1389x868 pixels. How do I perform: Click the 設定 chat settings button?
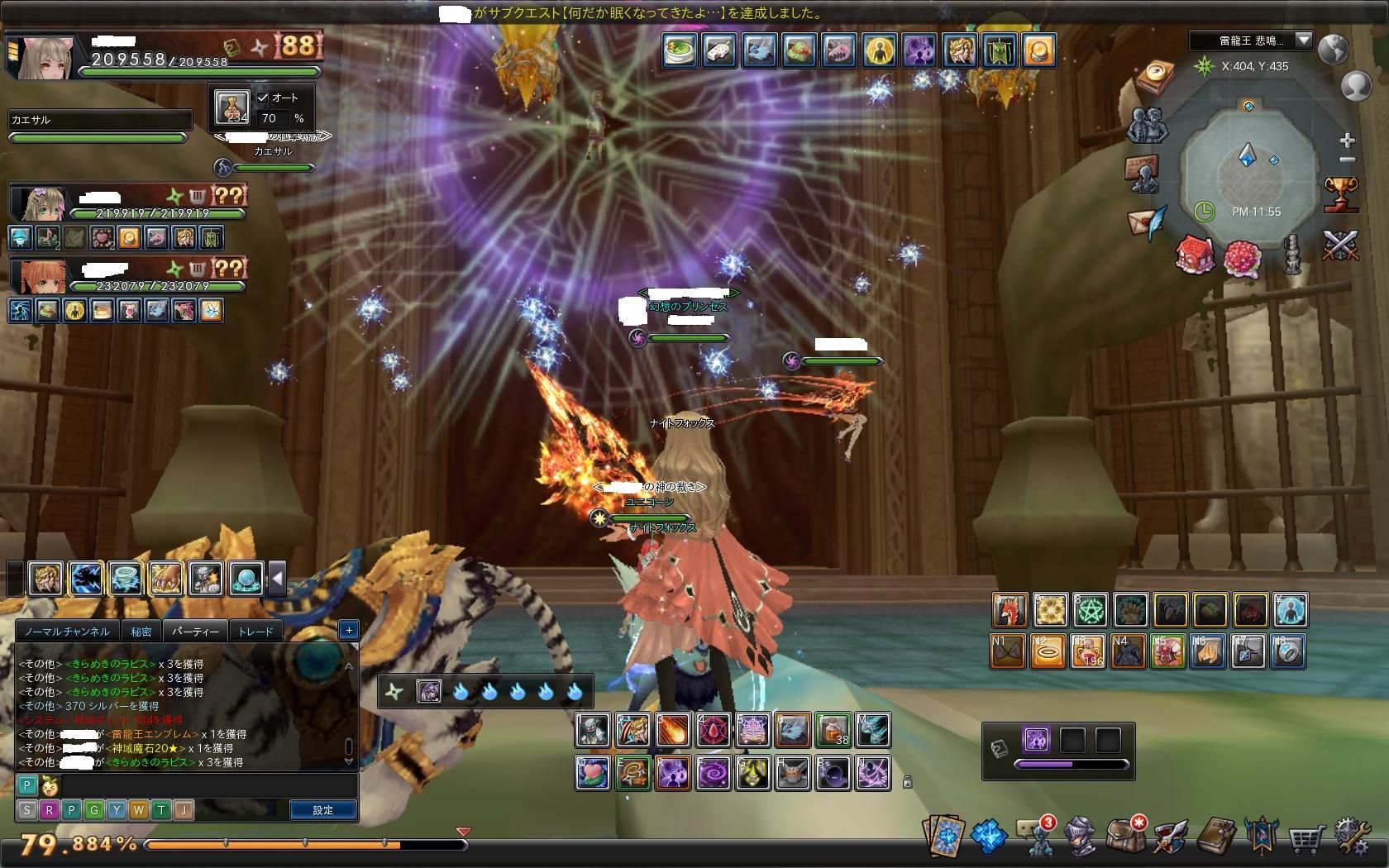[322, 810]
